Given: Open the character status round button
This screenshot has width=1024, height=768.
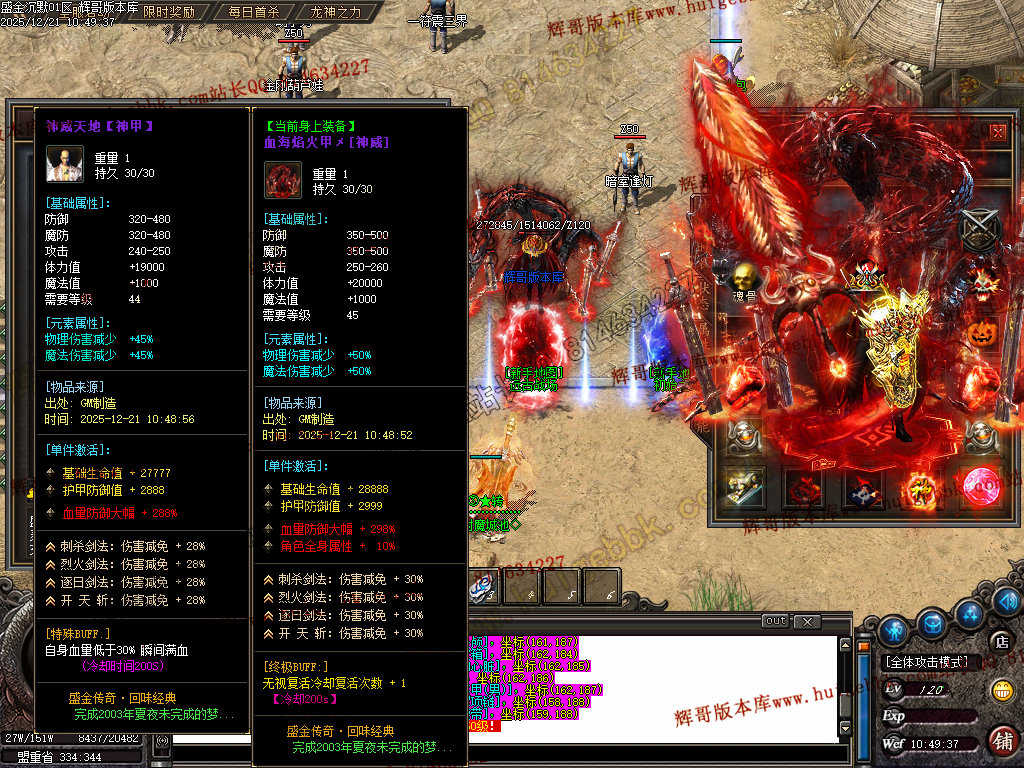Looking at the screenshot, I should [894, 629].
